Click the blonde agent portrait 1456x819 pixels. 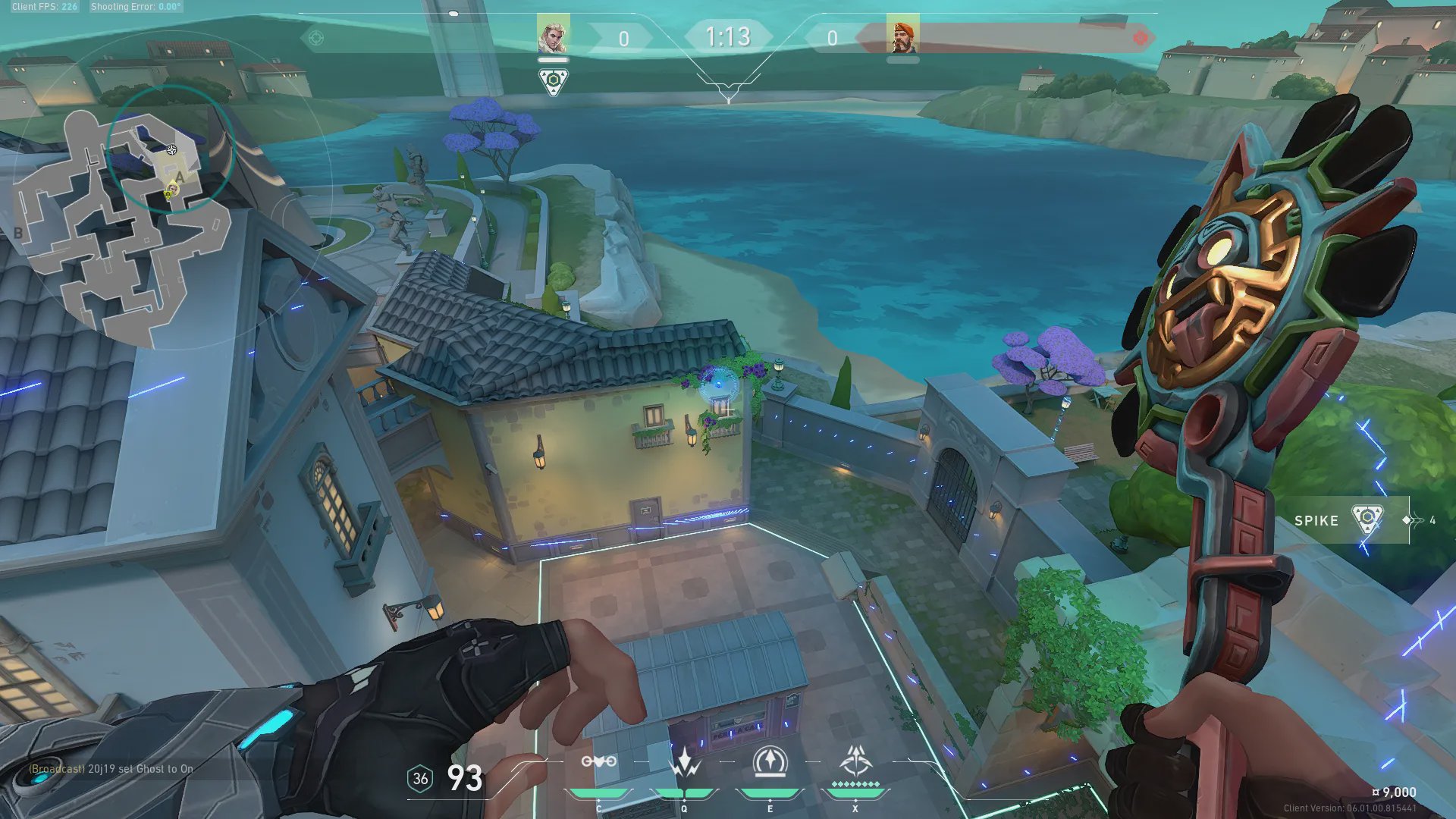coord(553,34)
